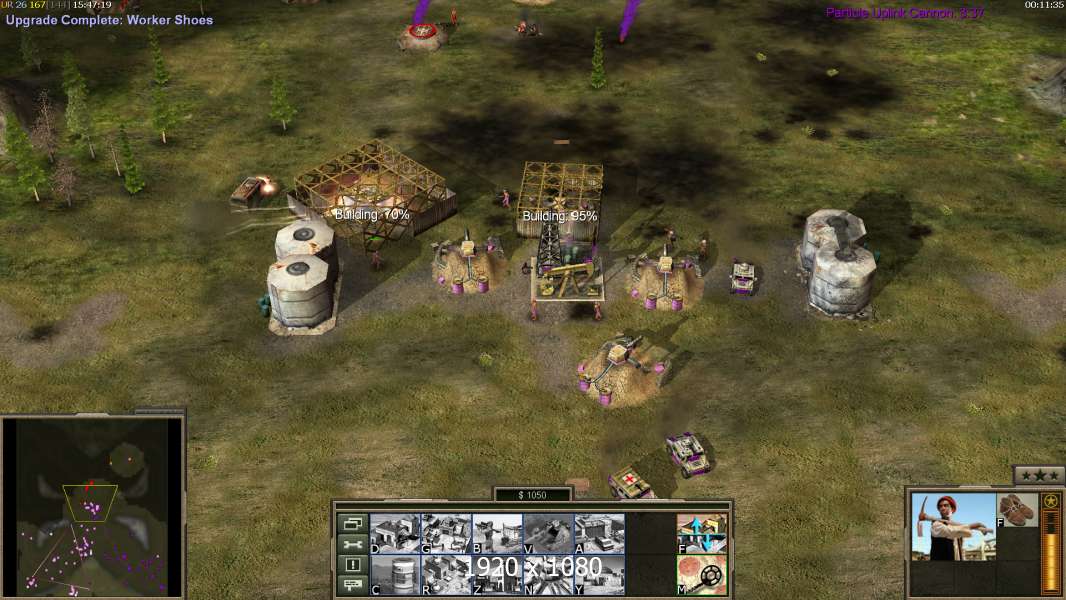1066x600 pixels.
Task: Click the wrench button on the command bar
Action: click(x=352, y=544)
